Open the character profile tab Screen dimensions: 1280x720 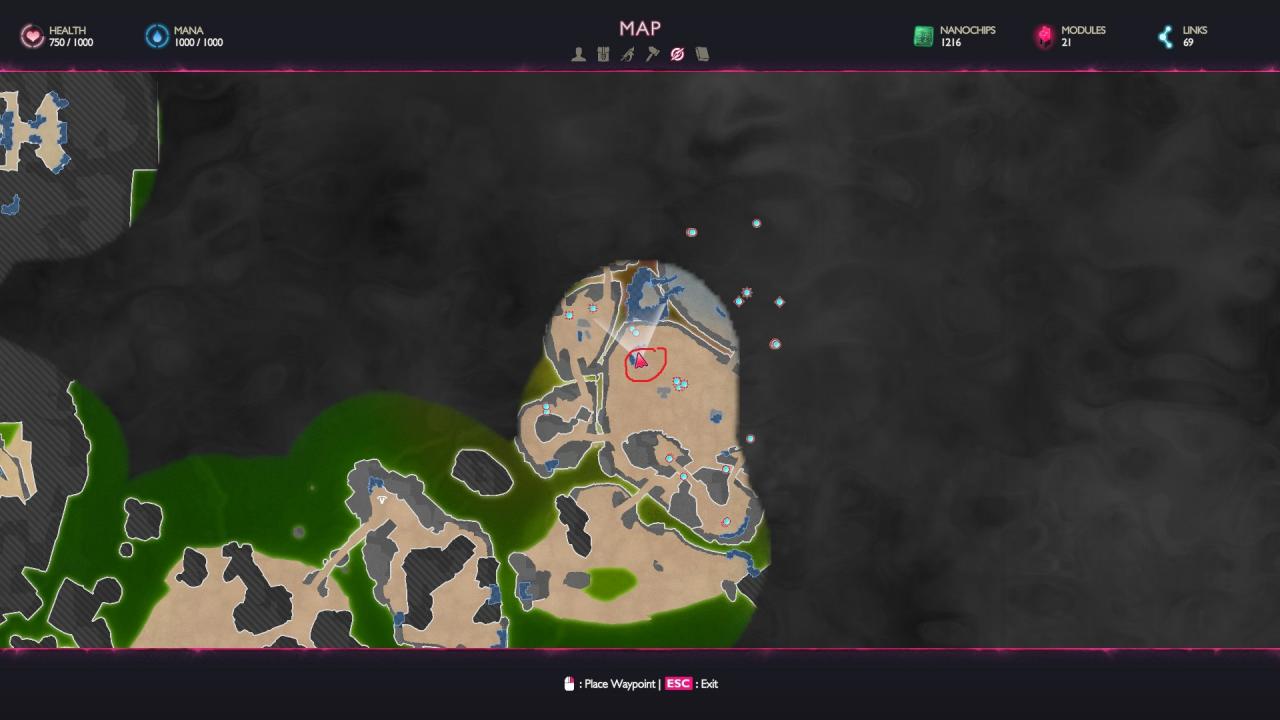coord(578,55)
